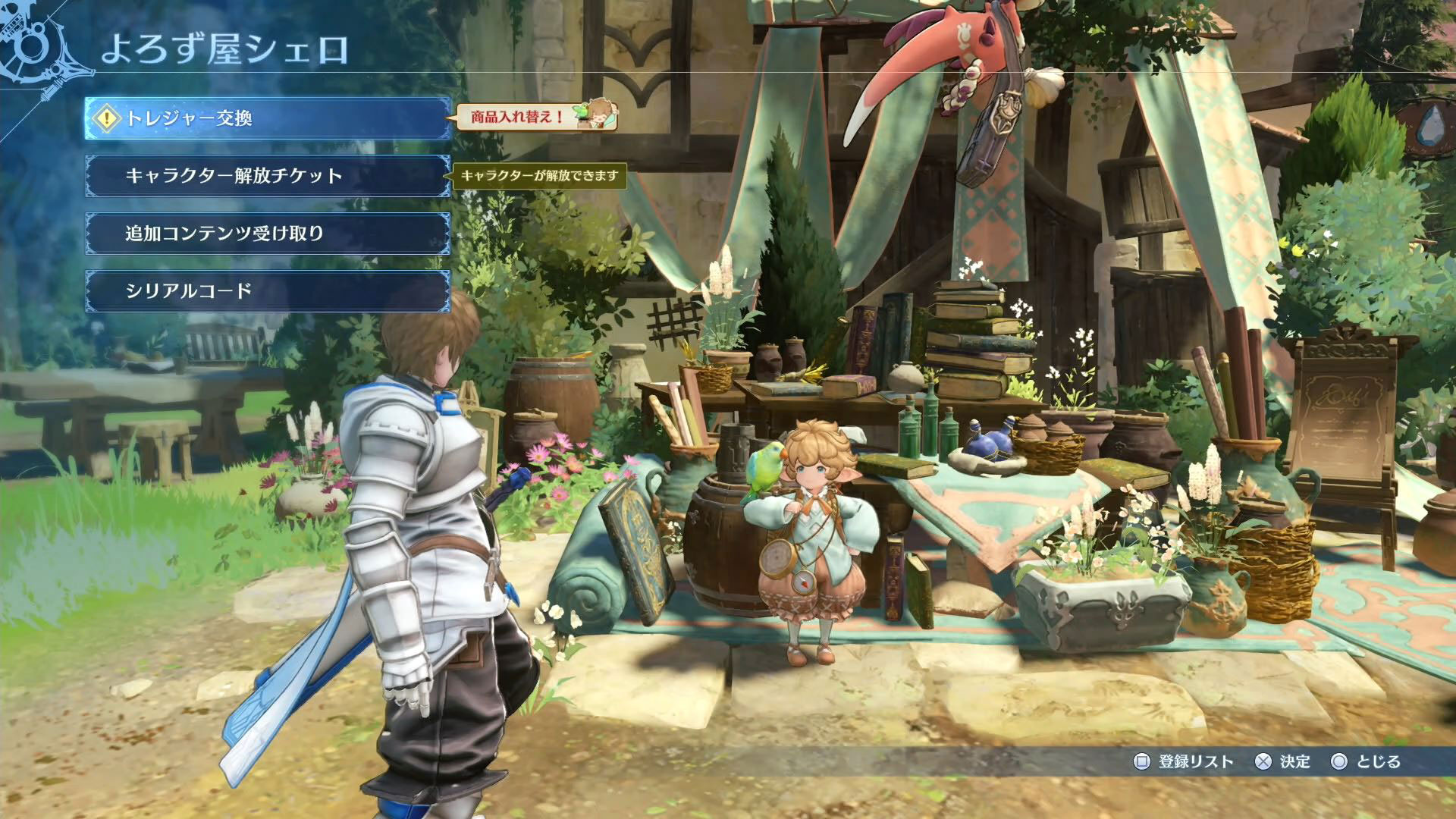
Task: Select the トレジャー交換 menu entry
Action: [x=268, y=118]
